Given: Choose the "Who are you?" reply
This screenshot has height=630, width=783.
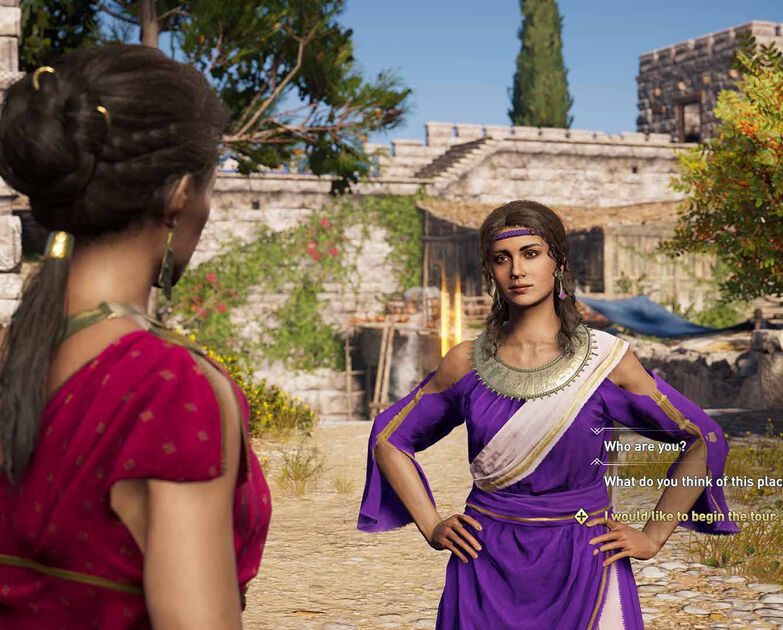Looking at the screenshot, I should tap(645, 446).
